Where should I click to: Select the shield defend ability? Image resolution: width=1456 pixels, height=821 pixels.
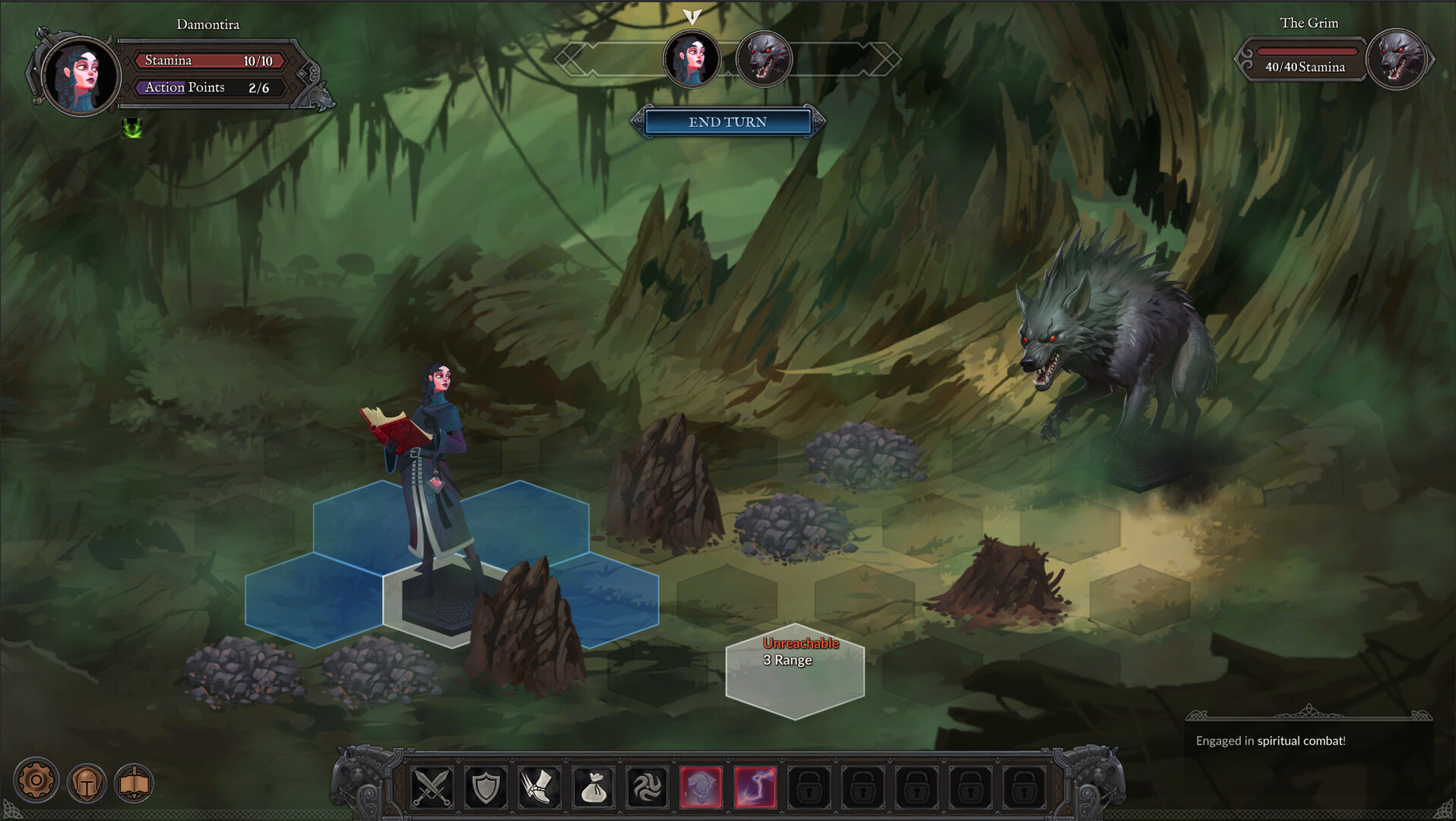486,787
